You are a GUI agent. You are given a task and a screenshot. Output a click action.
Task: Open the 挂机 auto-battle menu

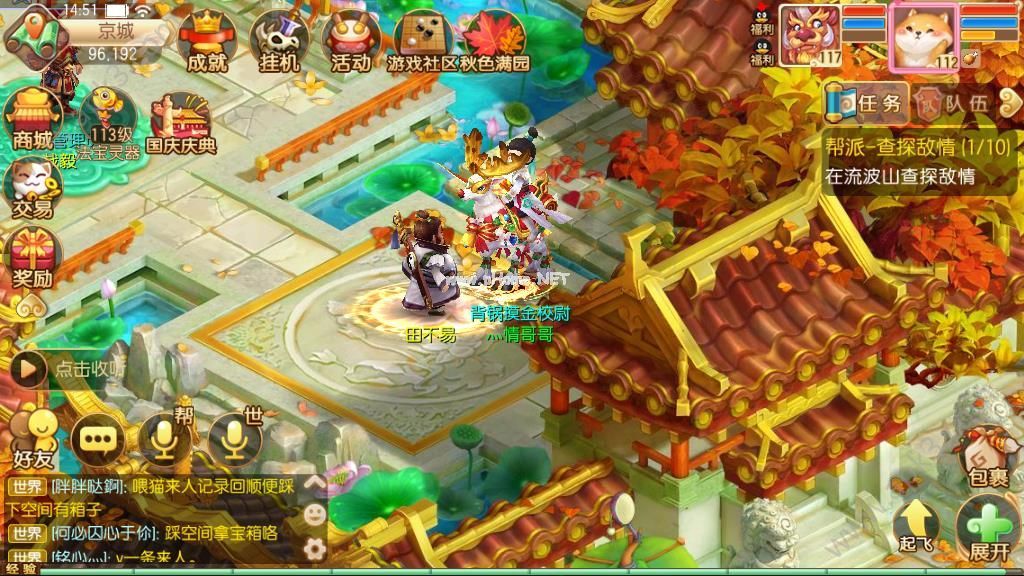pos(279,40)
